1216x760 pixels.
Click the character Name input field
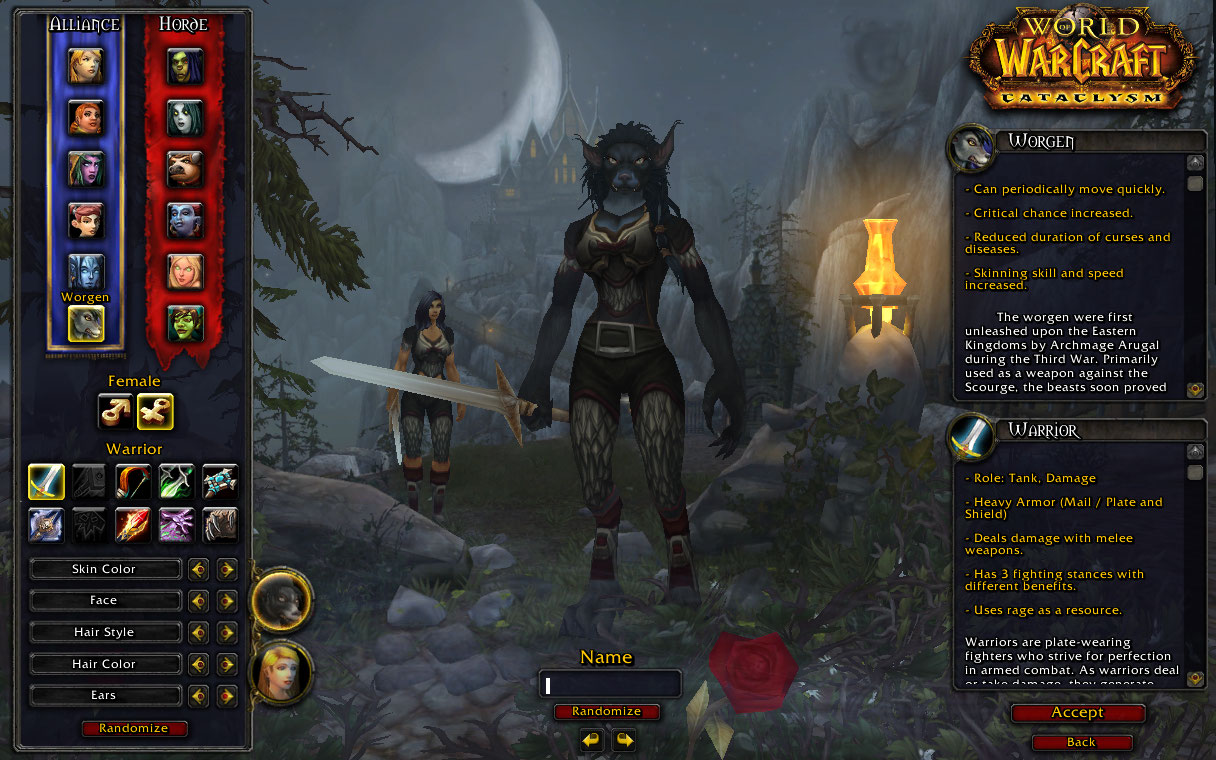[610, 685]
